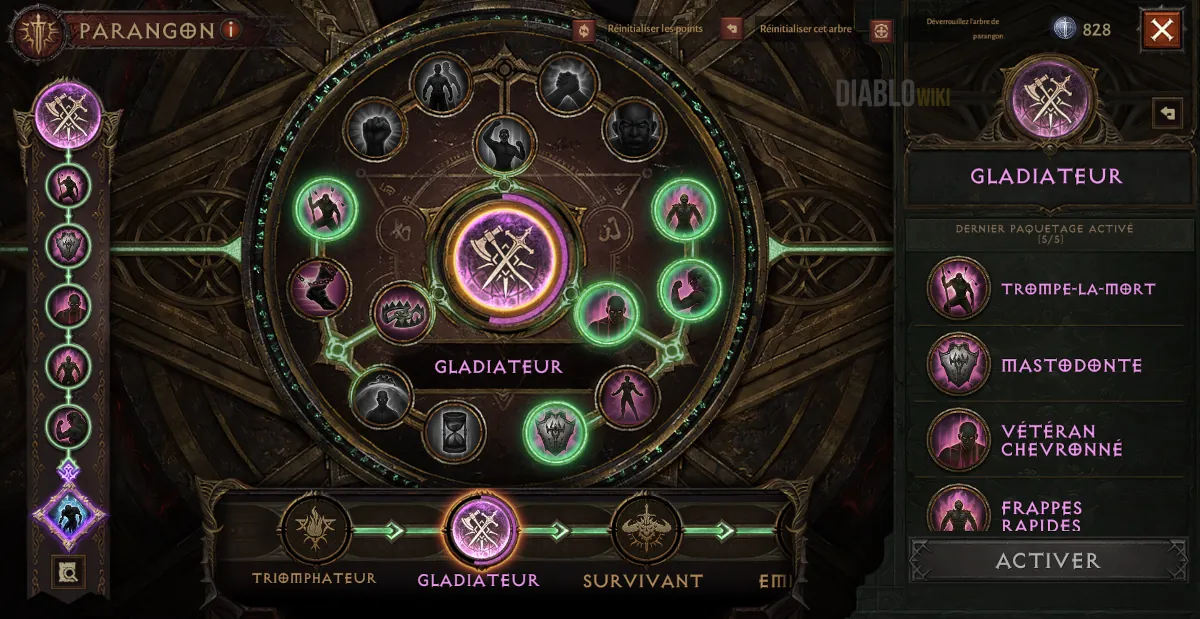
Task: Switch to the Triomphateur tree tab
Action: [x=315, y=531]
